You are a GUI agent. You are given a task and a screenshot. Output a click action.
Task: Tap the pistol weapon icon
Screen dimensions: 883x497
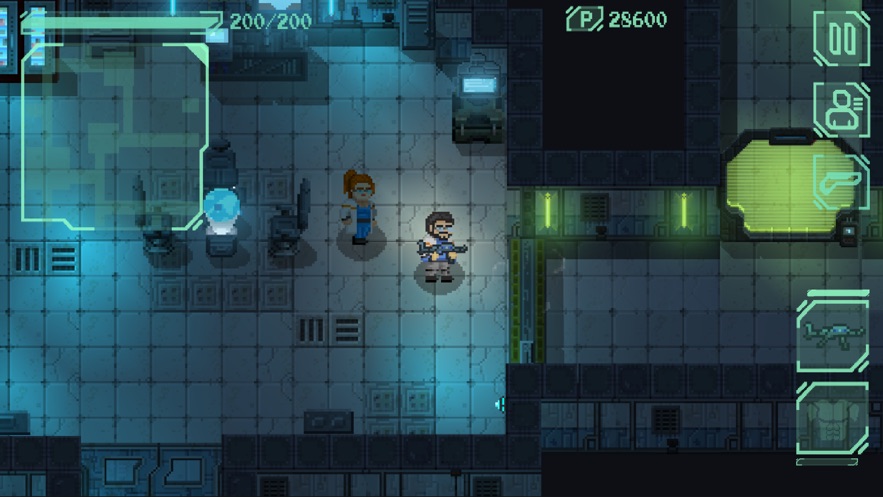(841, 182)
